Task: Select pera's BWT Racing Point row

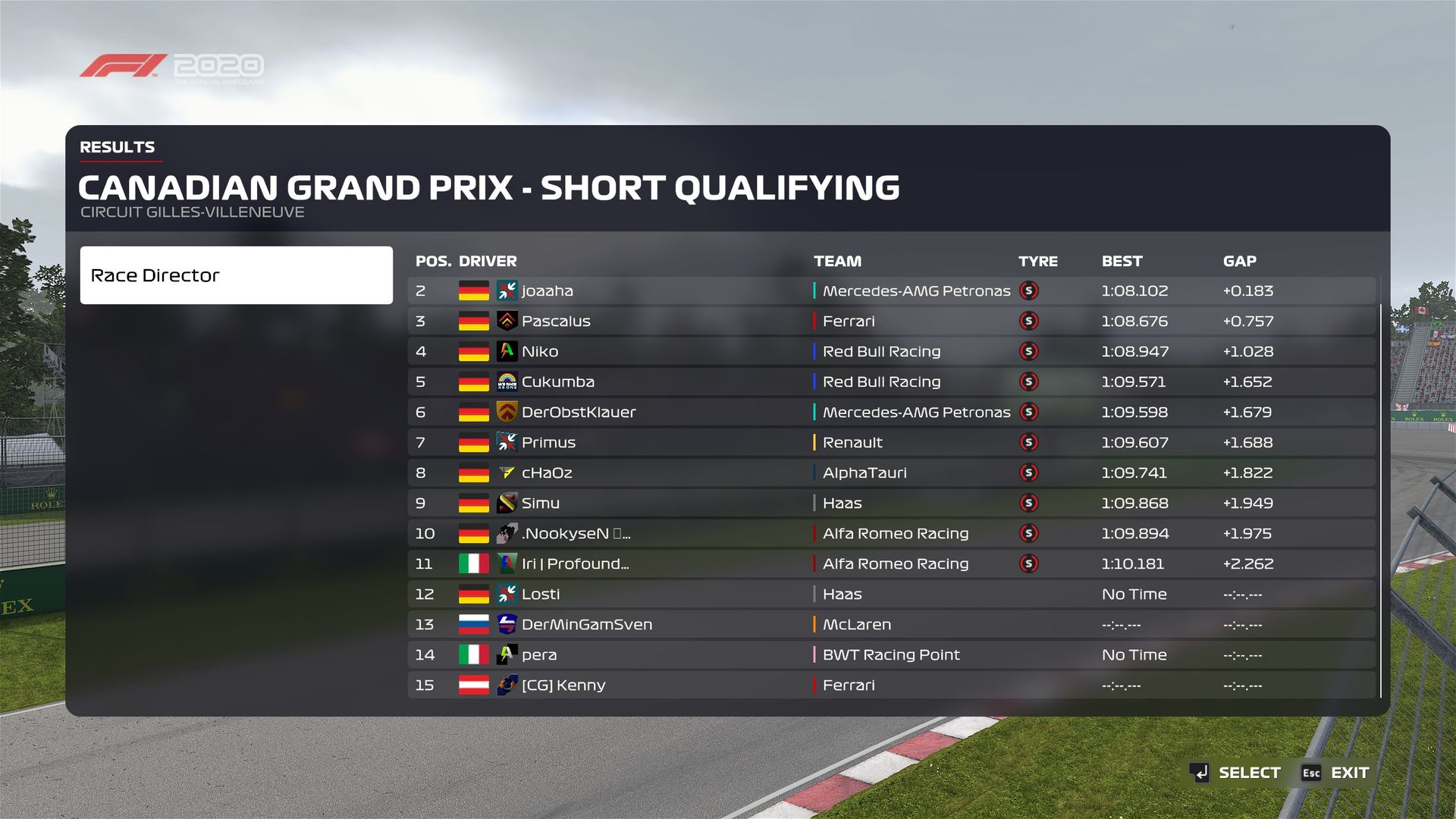Action: point(891,655)
